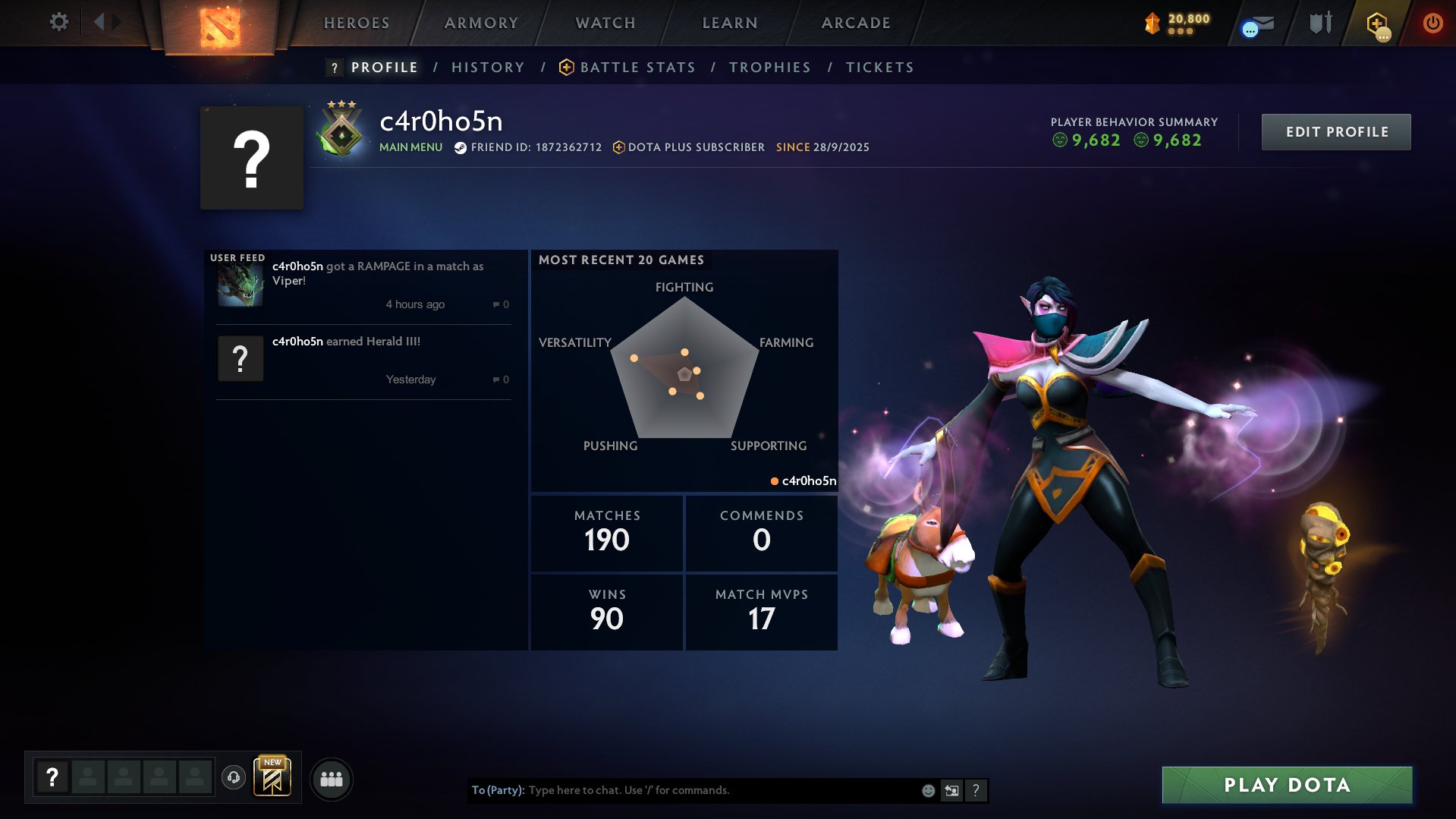Open the emoticon picker in chat bar
Screen dimensions: 1456x819
coord(927,789)
